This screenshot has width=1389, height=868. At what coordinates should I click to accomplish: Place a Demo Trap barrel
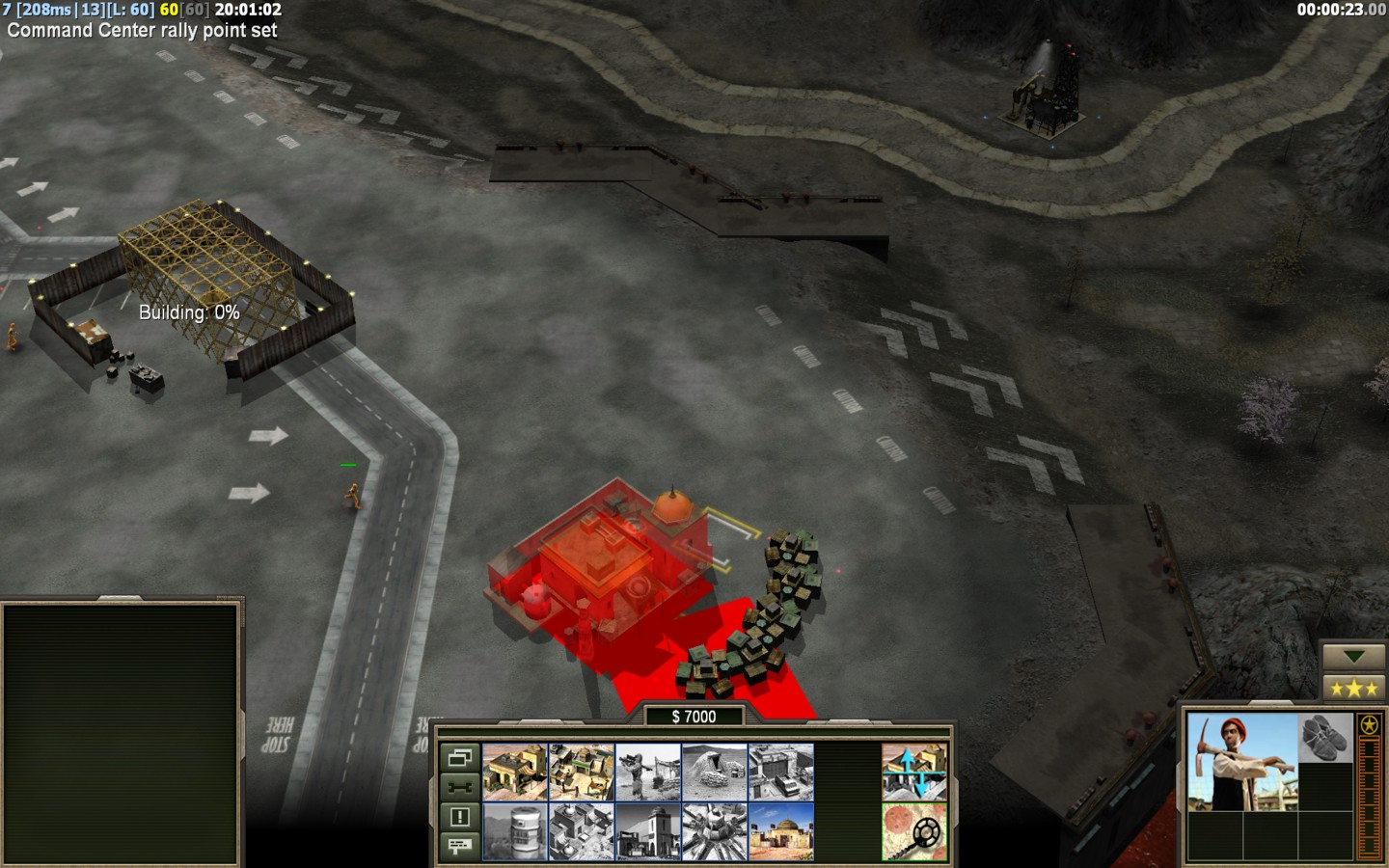tap(514, 831)
